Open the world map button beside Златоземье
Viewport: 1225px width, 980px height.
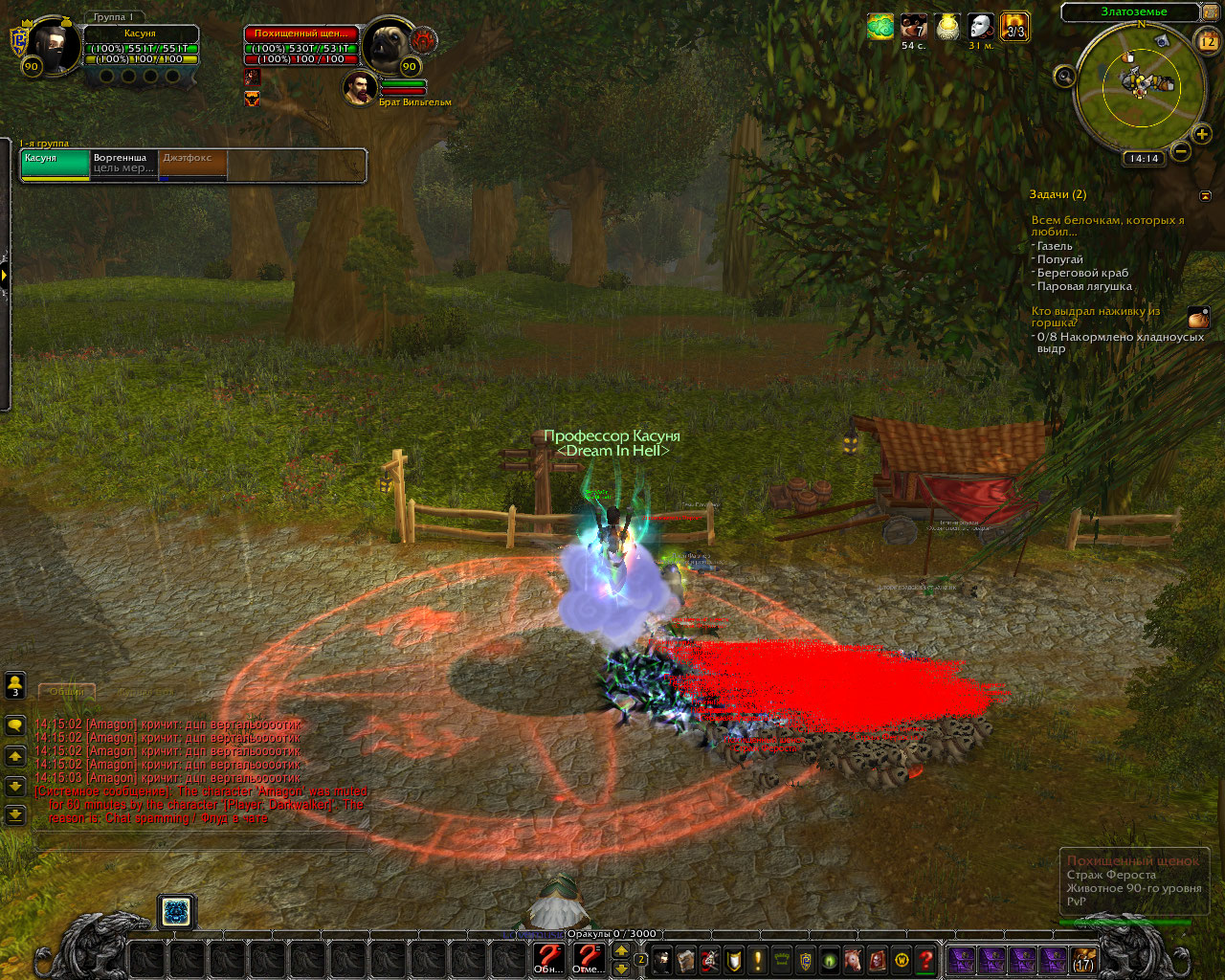point(1211,11)
